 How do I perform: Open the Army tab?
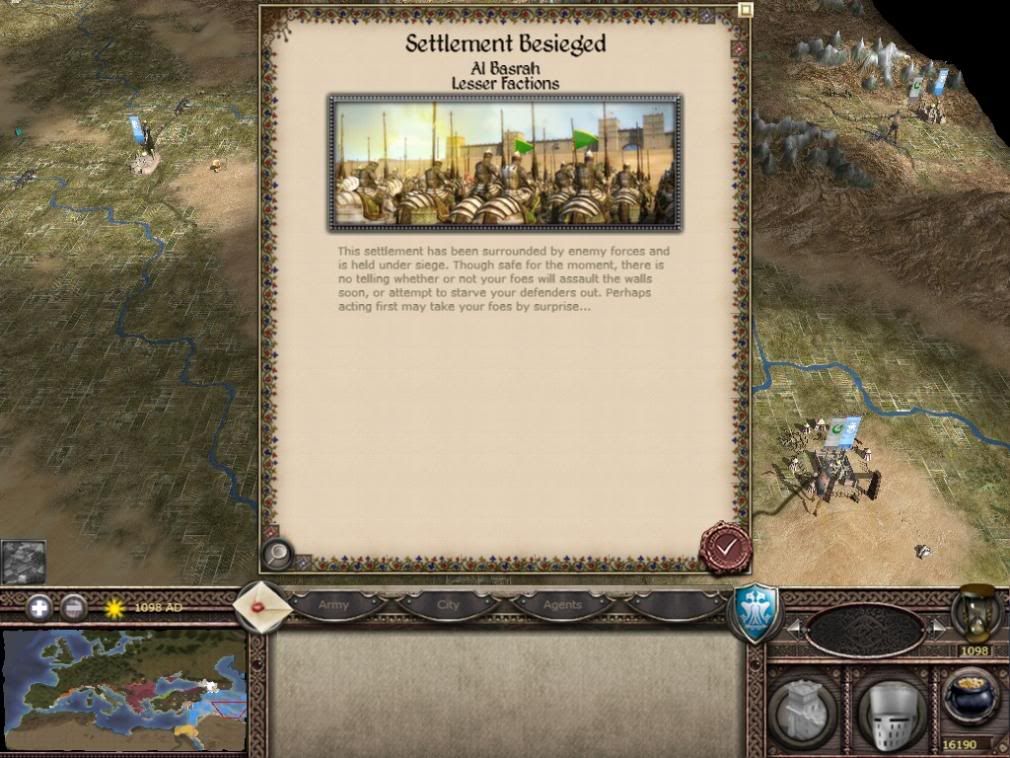[334, 605]
